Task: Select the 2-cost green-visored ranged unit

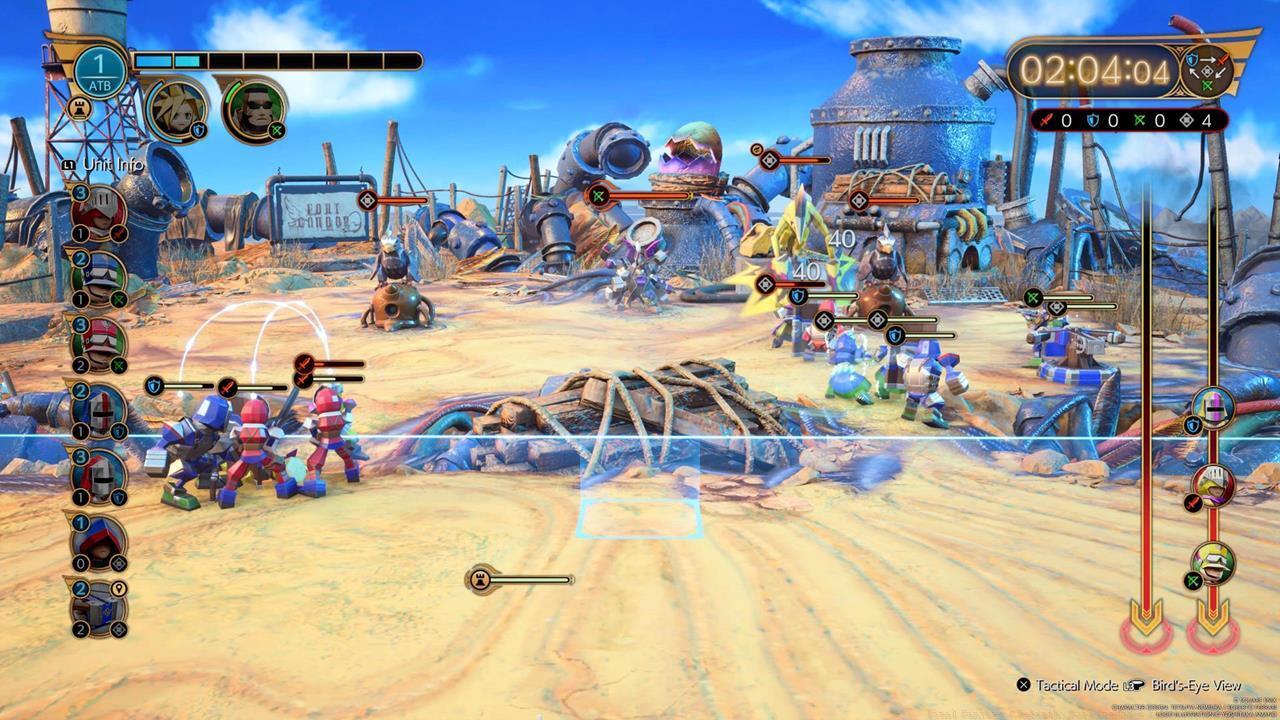Action: [100, 278]
